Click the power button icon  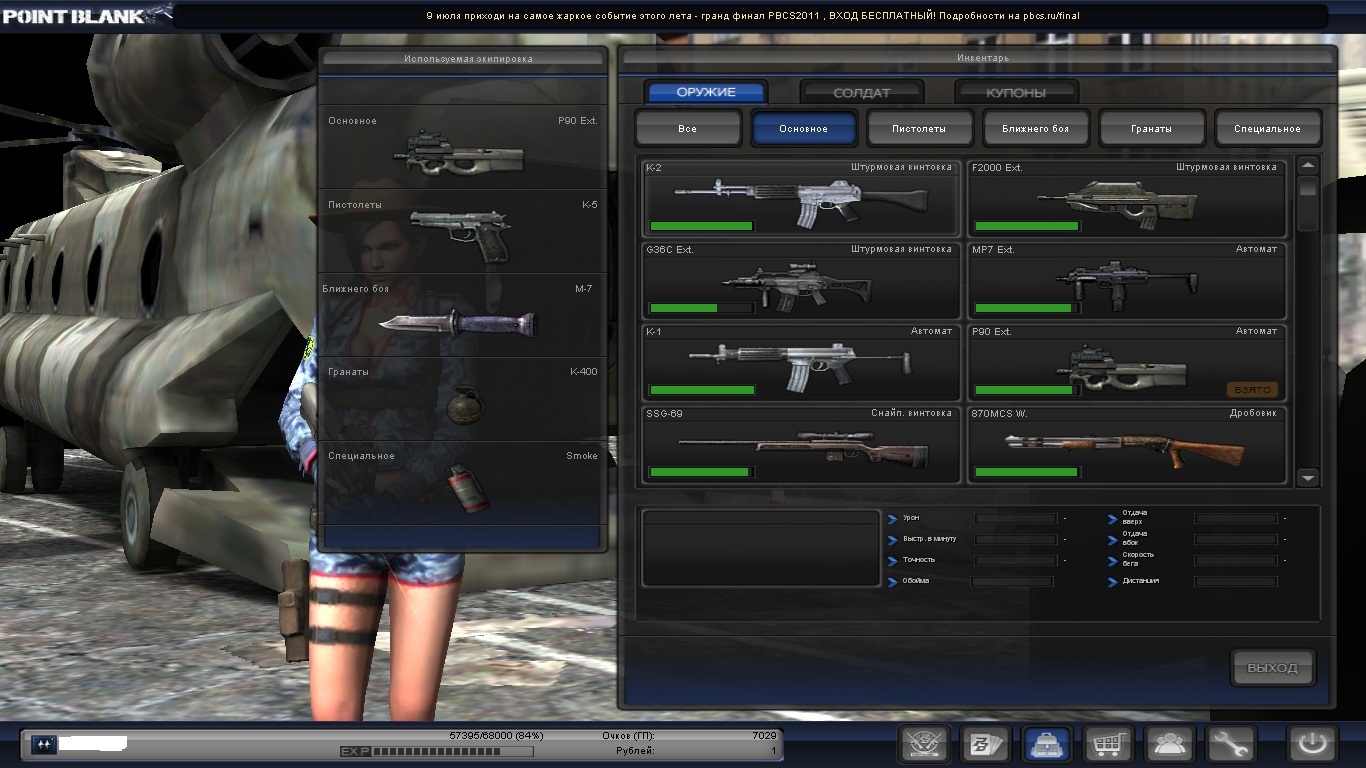[x=1312, y=744]
